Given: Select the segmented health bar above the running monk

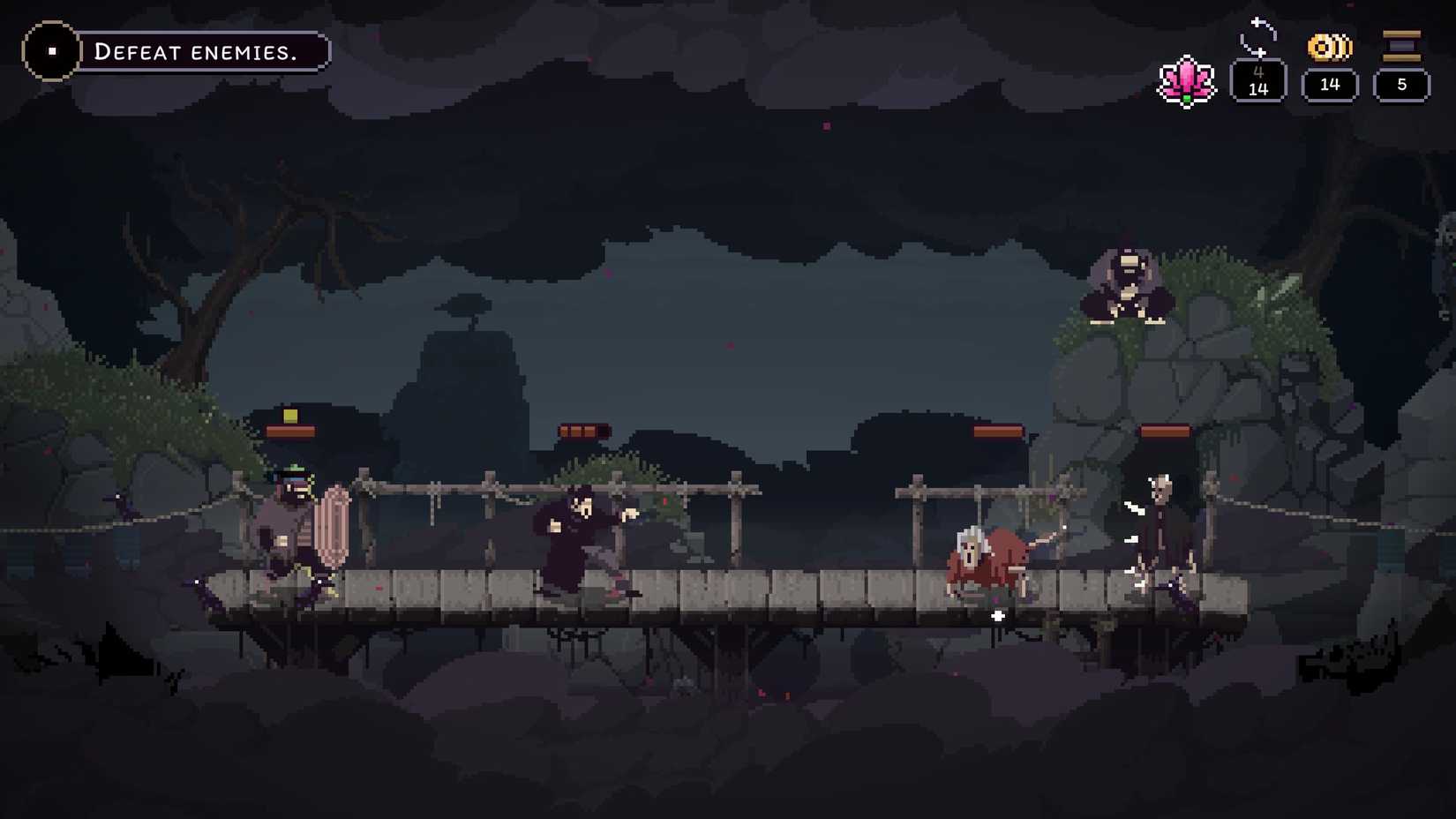Looking at the screenshot, I should point(583,429).
